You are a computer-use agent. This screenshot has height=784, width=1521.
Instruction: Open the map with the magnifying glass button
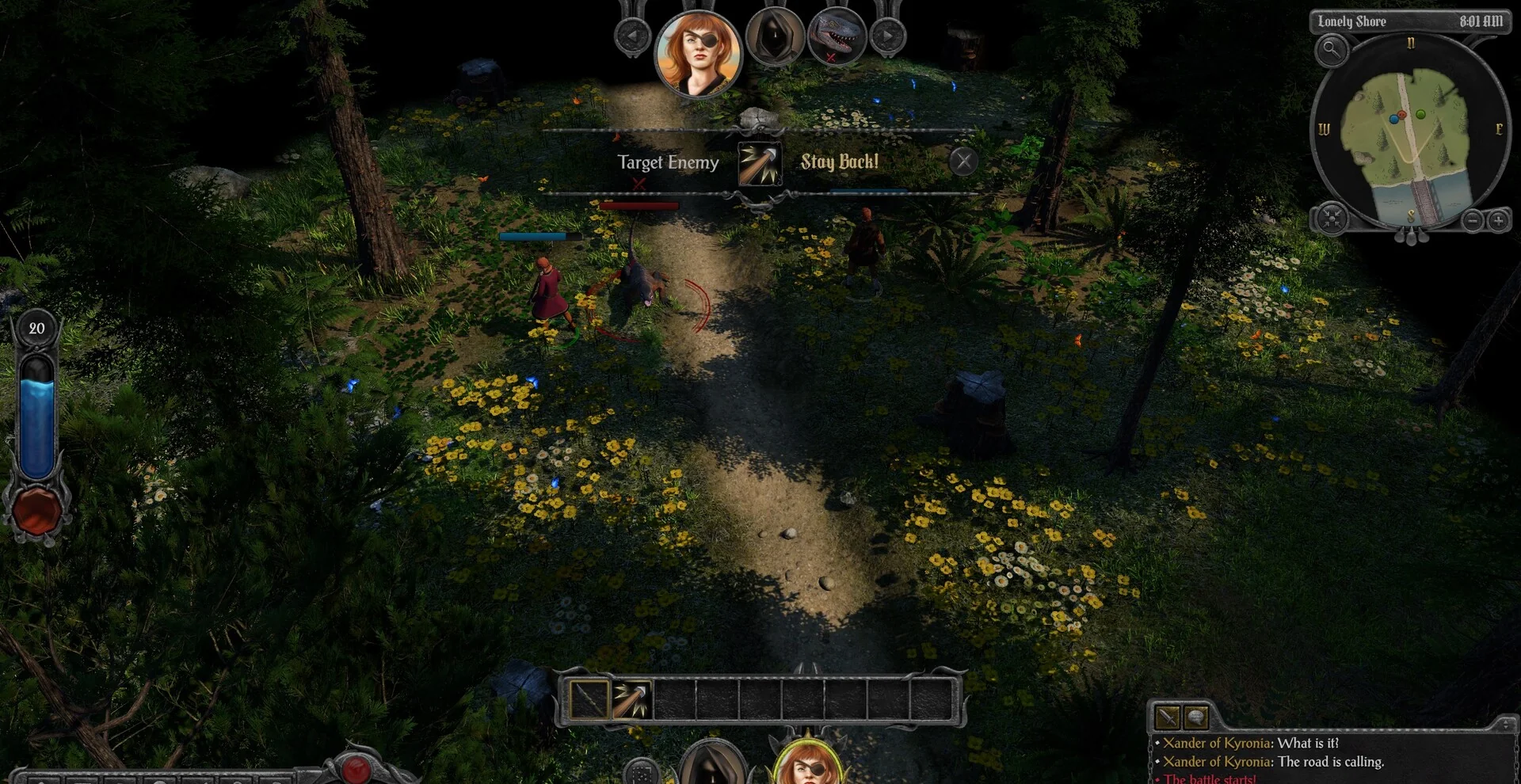click(1332, 51)
